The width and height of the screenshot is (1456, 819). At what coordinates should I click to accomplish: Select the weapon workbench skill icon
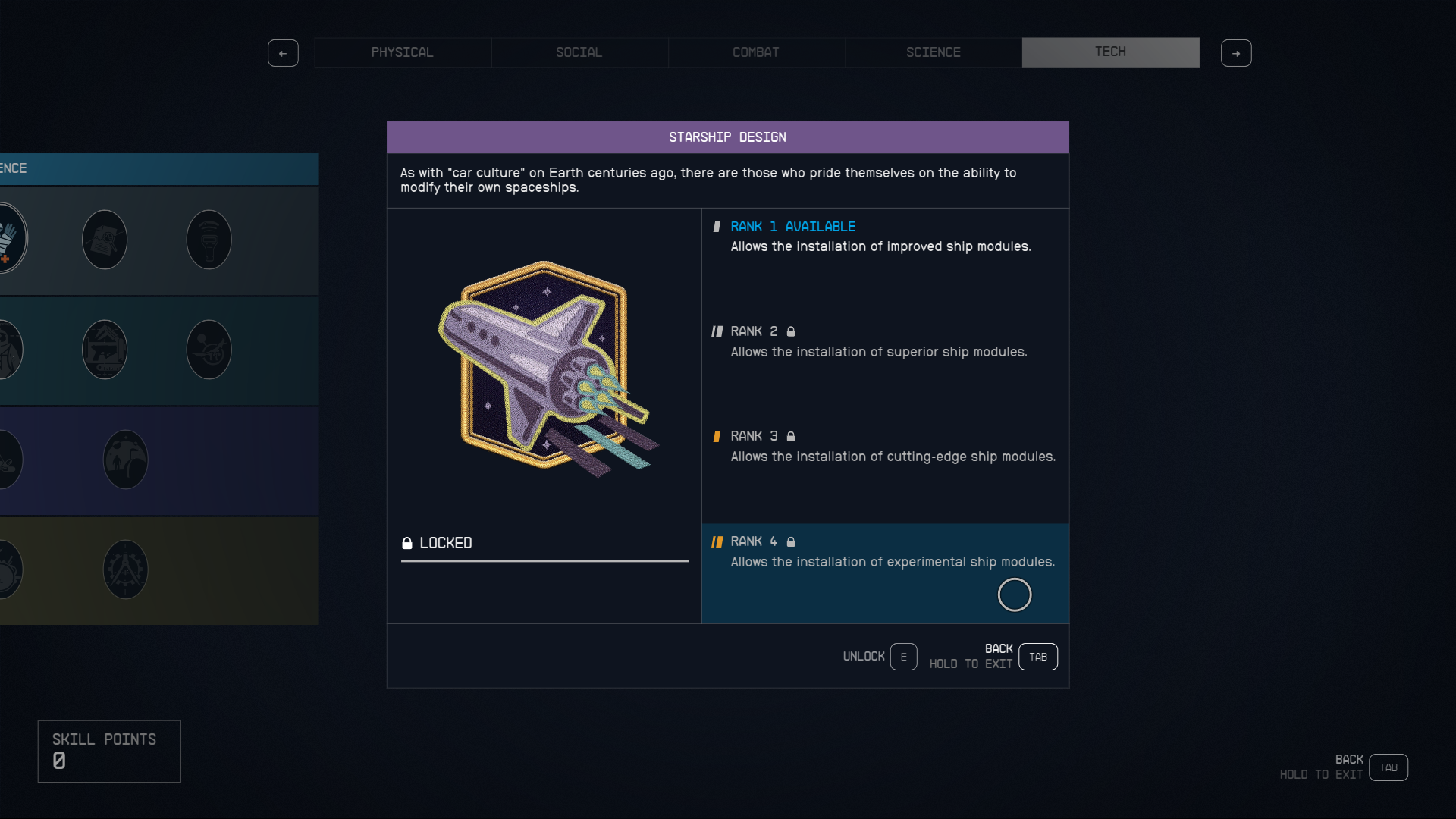104,349
